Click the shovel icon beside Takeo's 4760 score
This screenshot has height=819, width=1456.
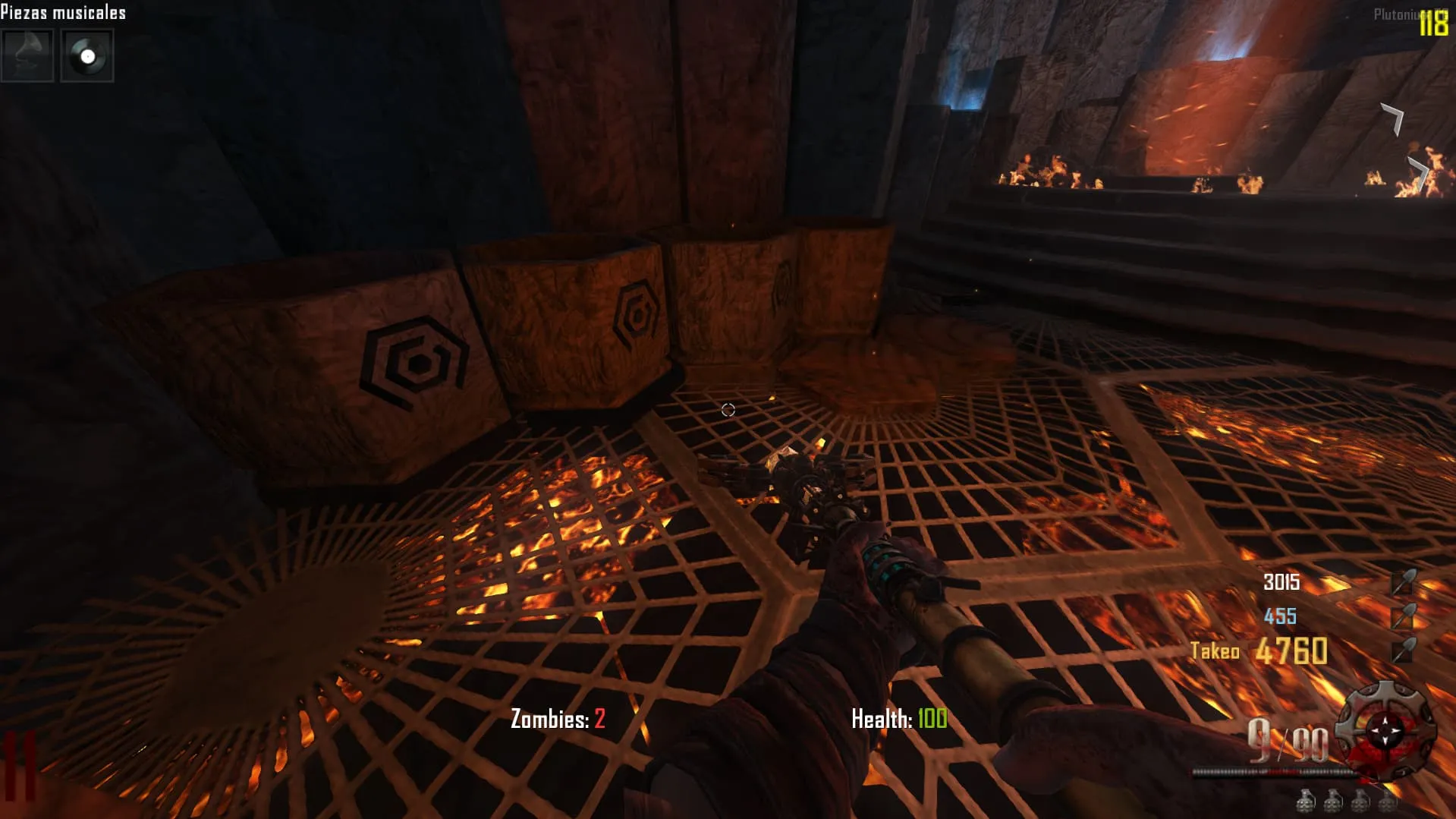pos(1403,650)
